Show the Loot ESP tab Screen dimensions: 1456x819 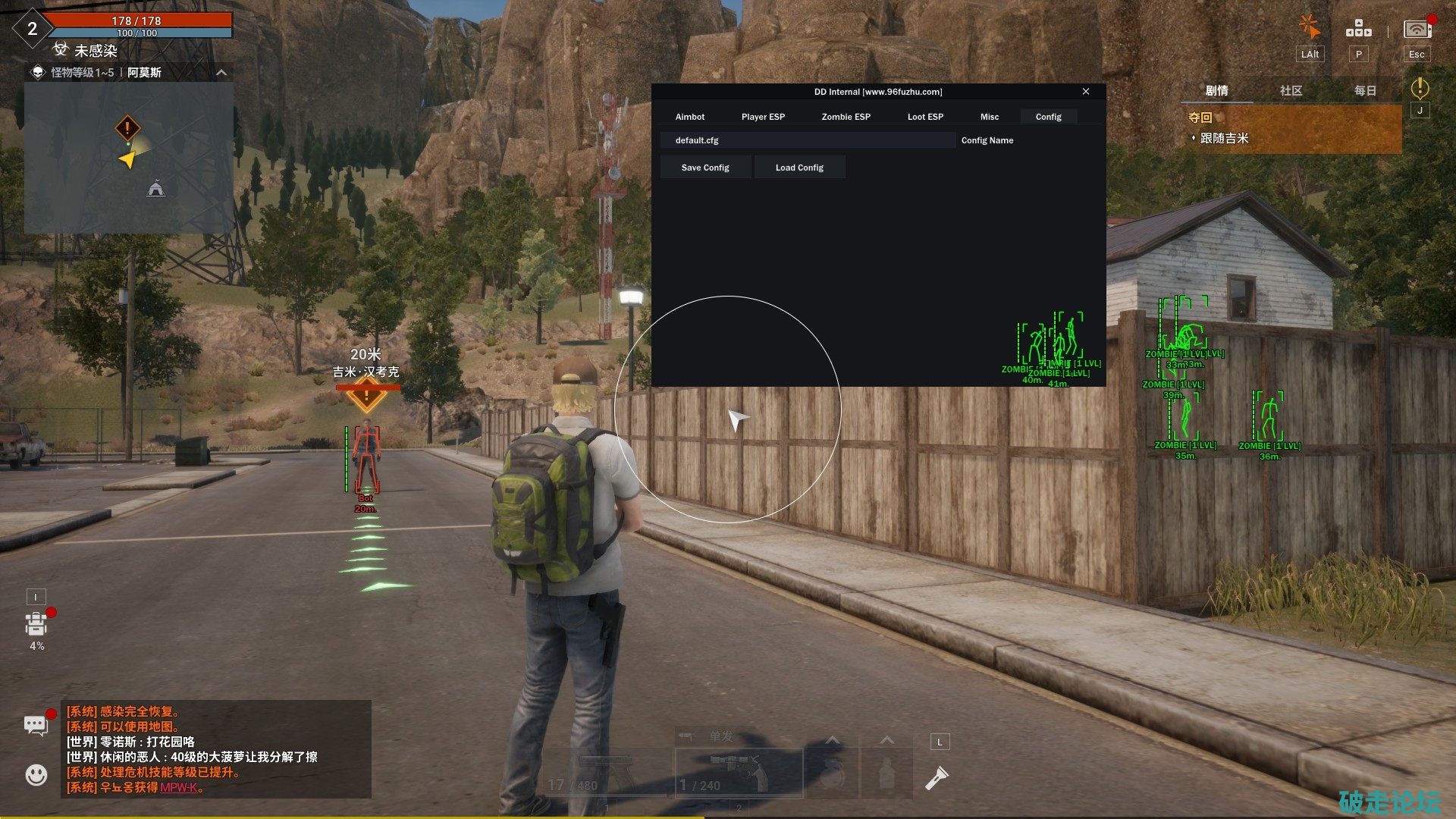pos(925,117)
